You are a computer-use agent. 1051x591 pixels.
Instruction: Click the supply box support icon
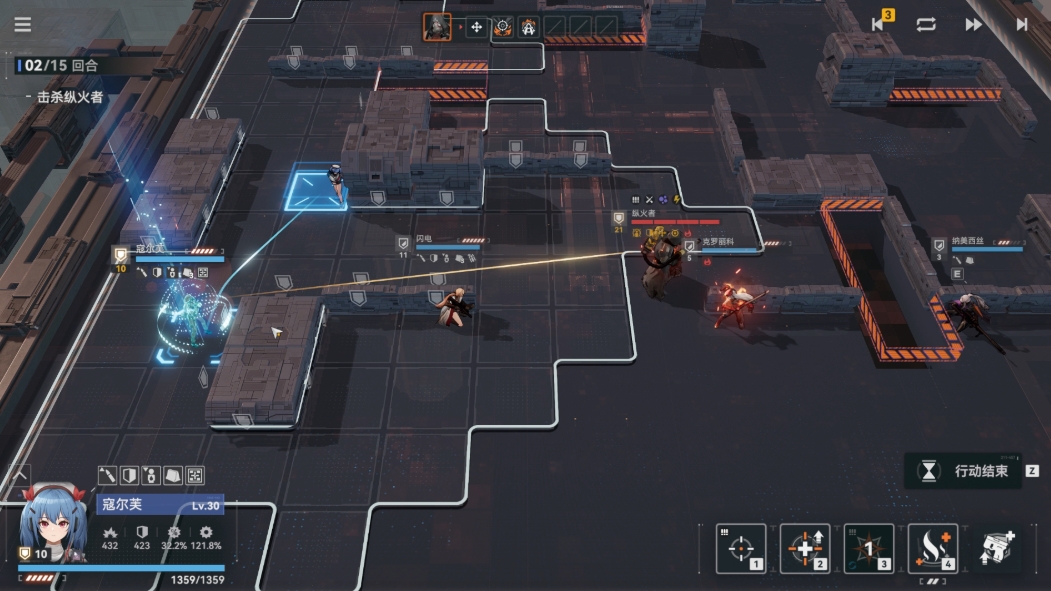pyautogui.click(x=997, y=547)
